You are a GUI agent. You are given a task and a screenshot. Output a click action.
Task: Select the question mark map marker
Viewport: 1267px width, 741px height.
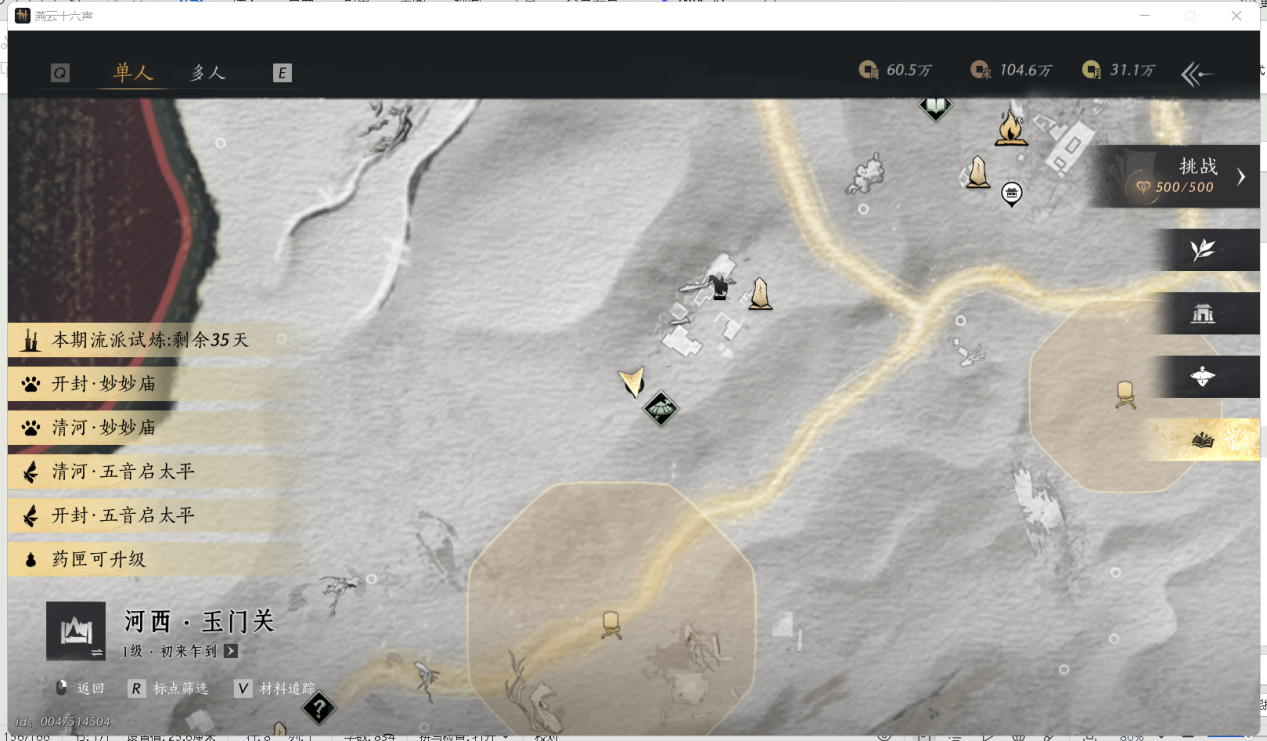click(x=319, y=709)
